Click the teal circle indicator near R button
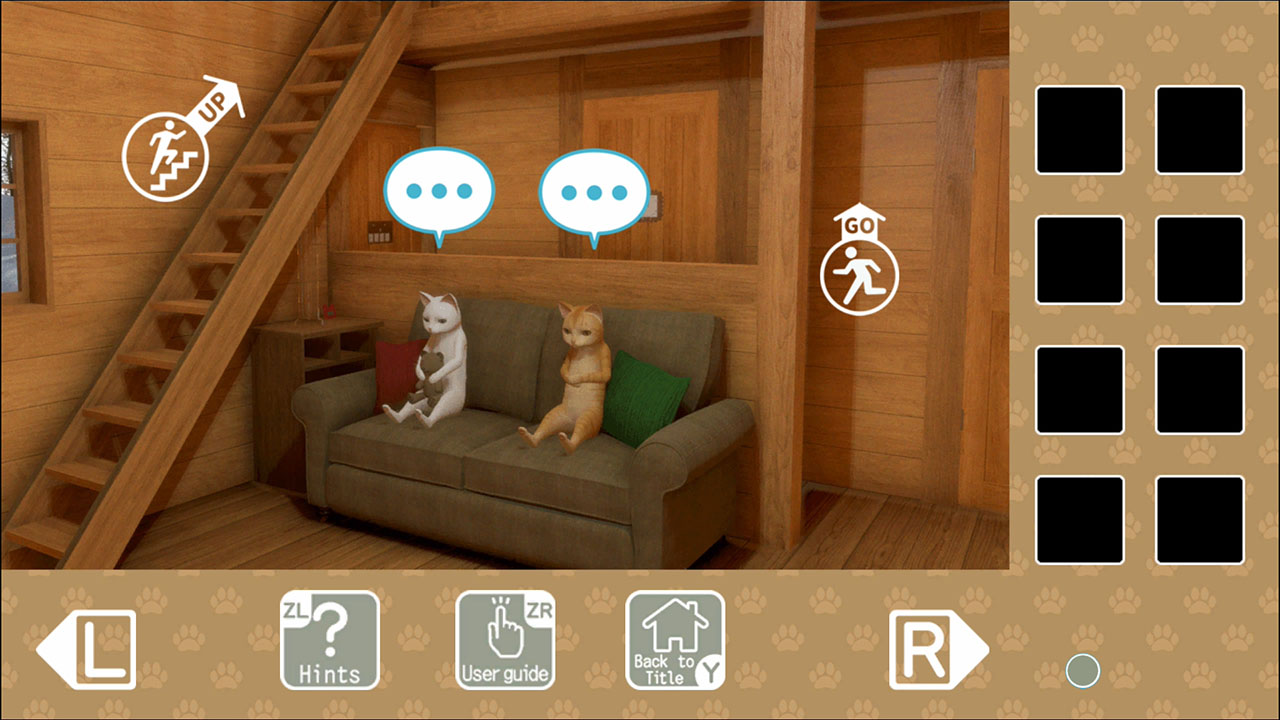 (x=1083, y=672)
